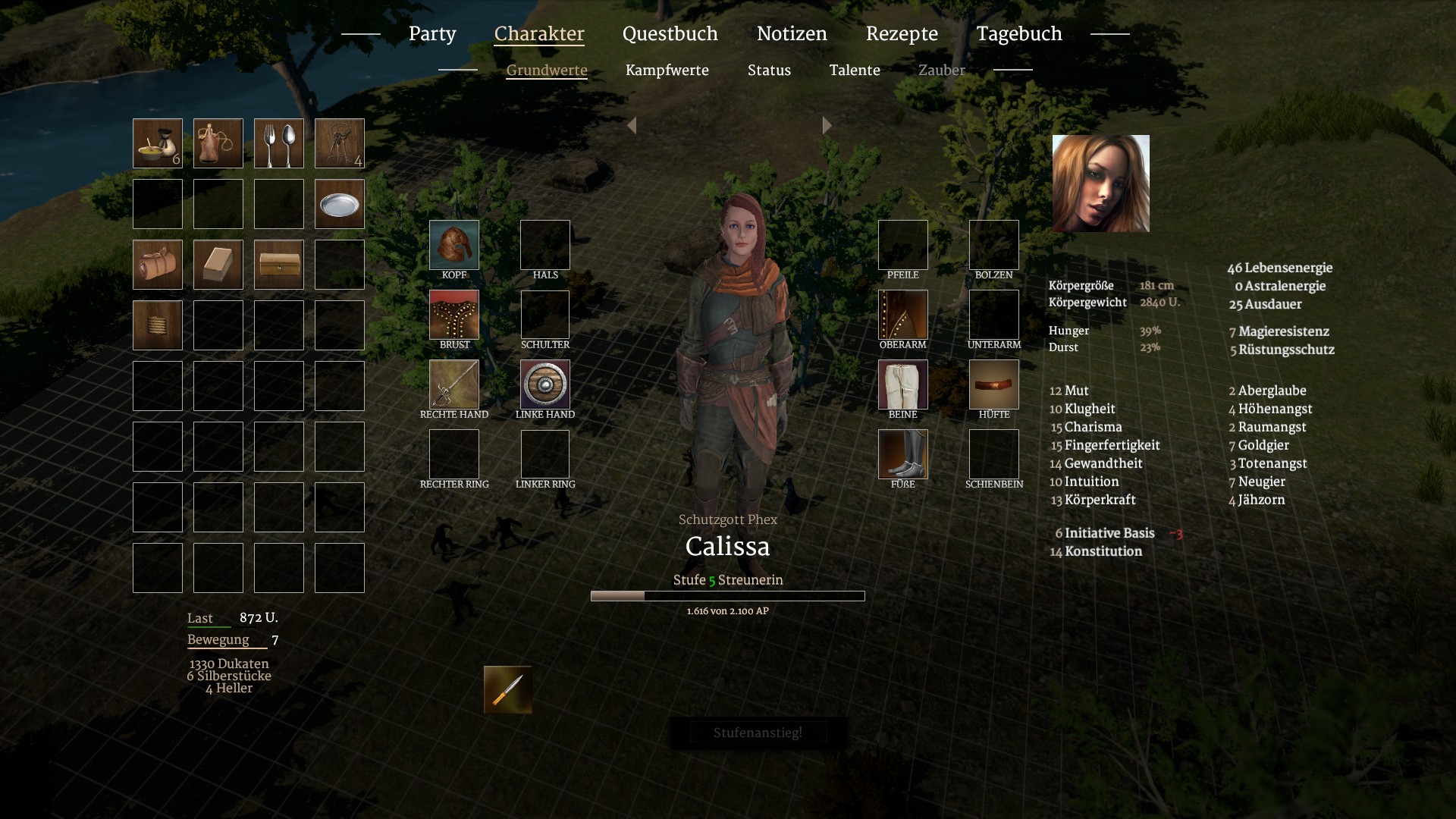Open the Party tab
Viewport: 1456px width, 819px height.
432,34
